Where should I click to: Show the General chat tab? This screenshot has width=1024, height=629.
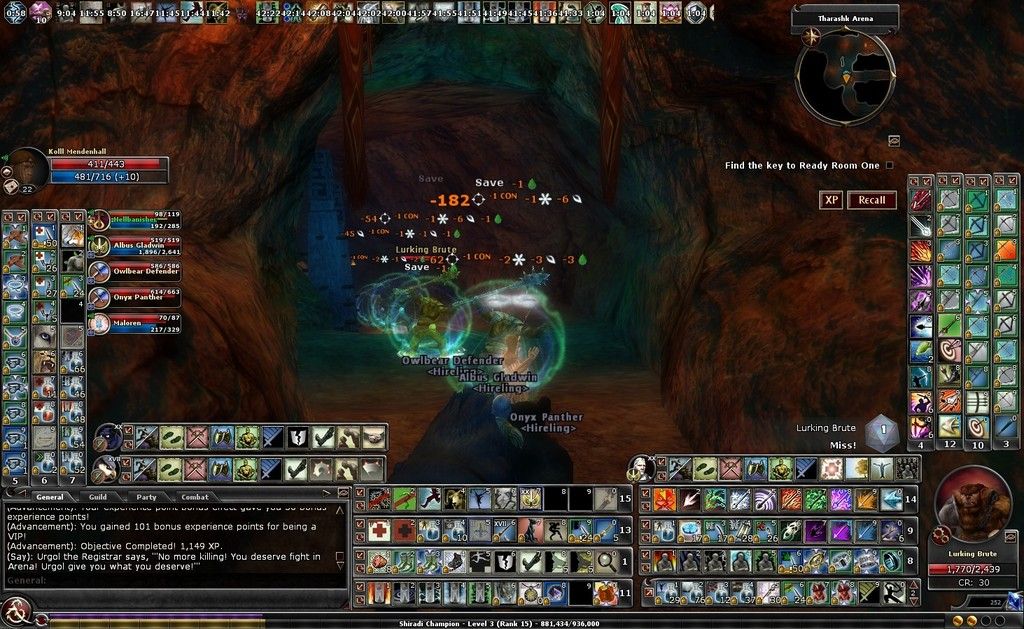(49, 496)
